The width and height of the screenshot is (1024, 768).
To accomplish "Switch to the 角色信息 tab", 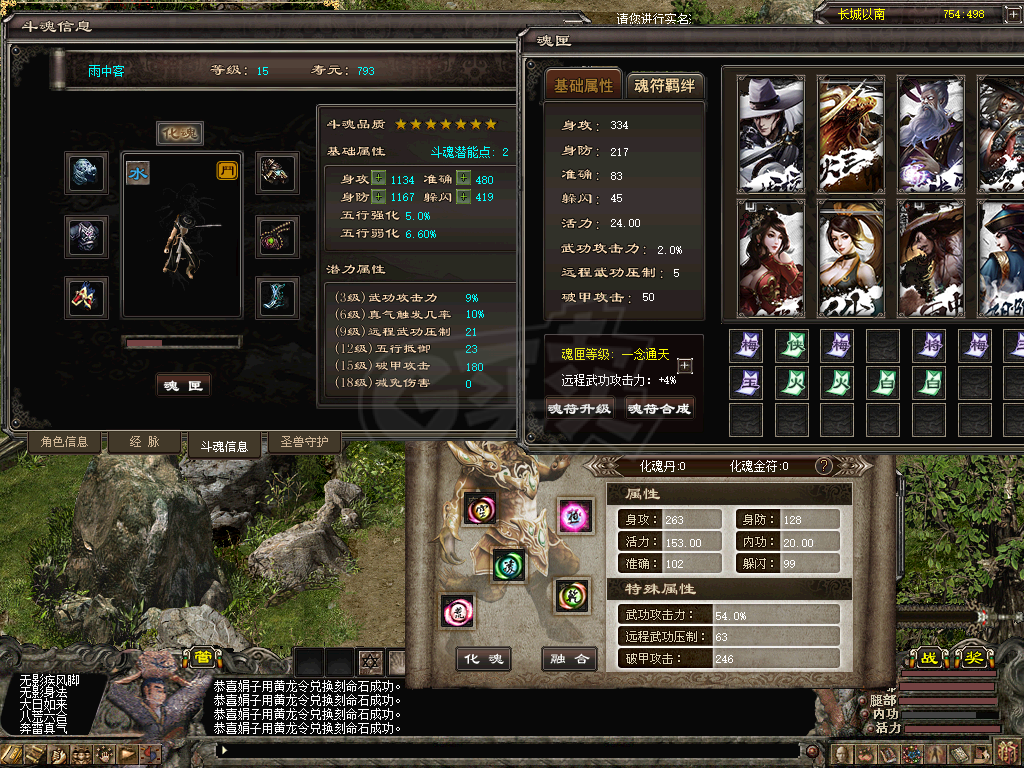I will point(64,442).
